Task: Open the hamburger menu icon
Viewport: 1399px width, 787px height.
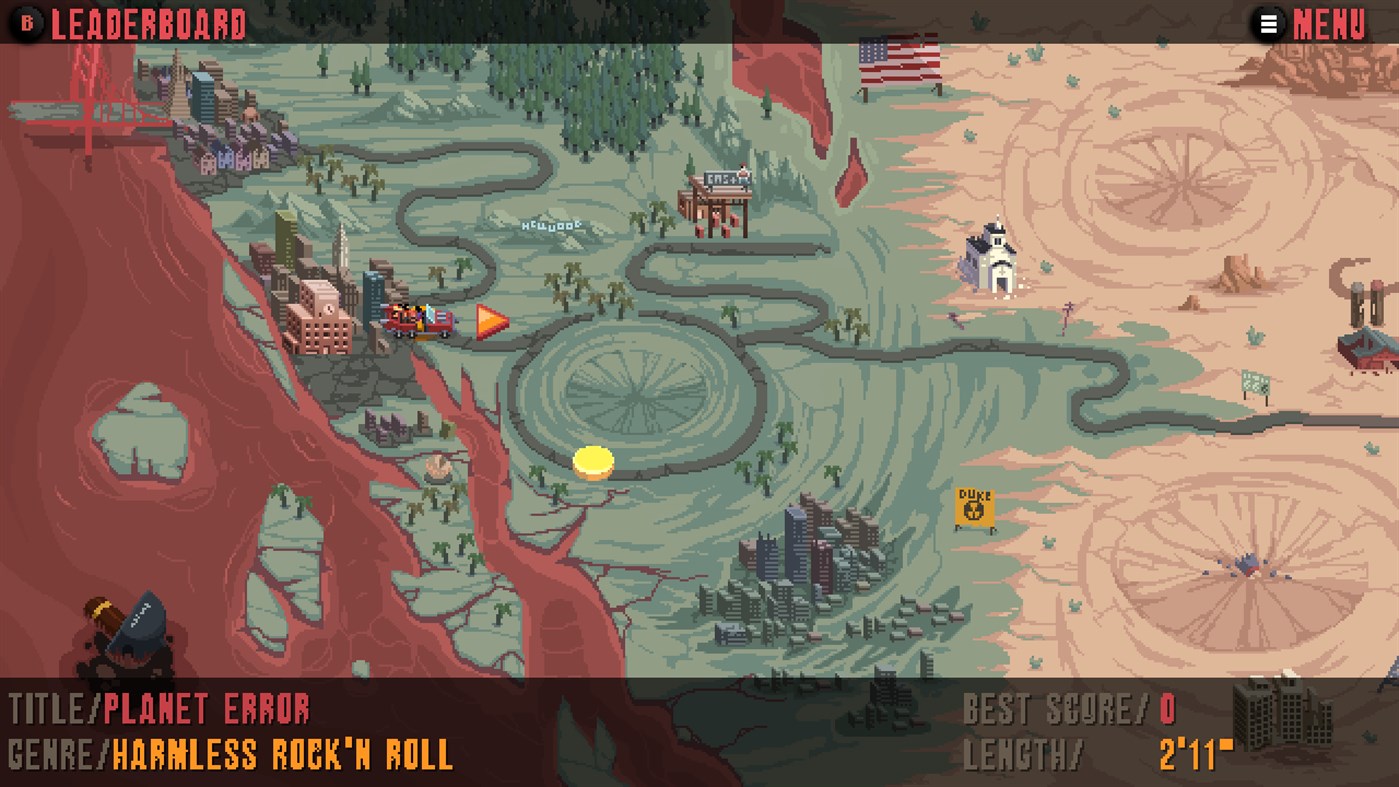Action: (1268, 23)
